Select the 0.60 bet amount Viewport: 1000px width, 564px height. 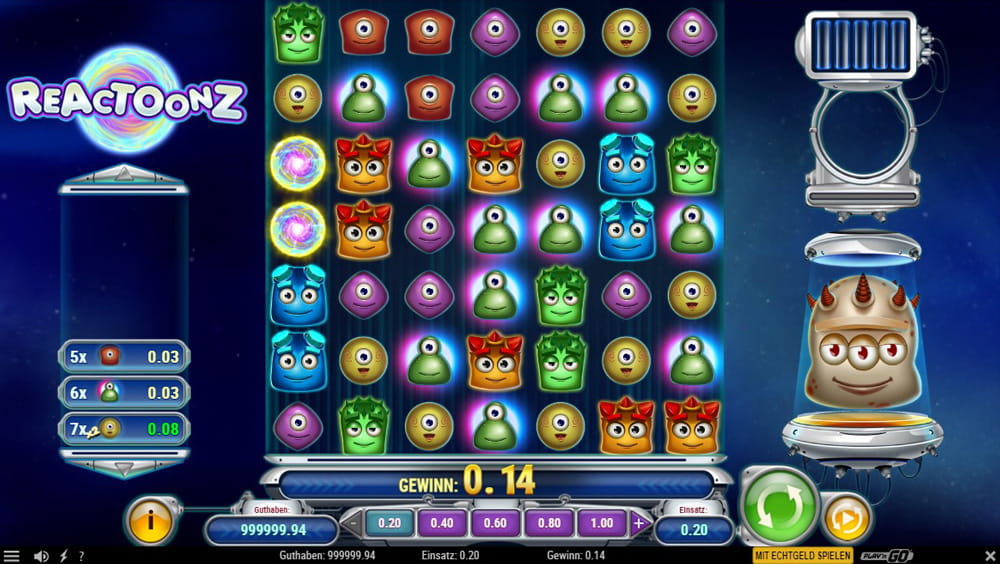coord(494,522)
